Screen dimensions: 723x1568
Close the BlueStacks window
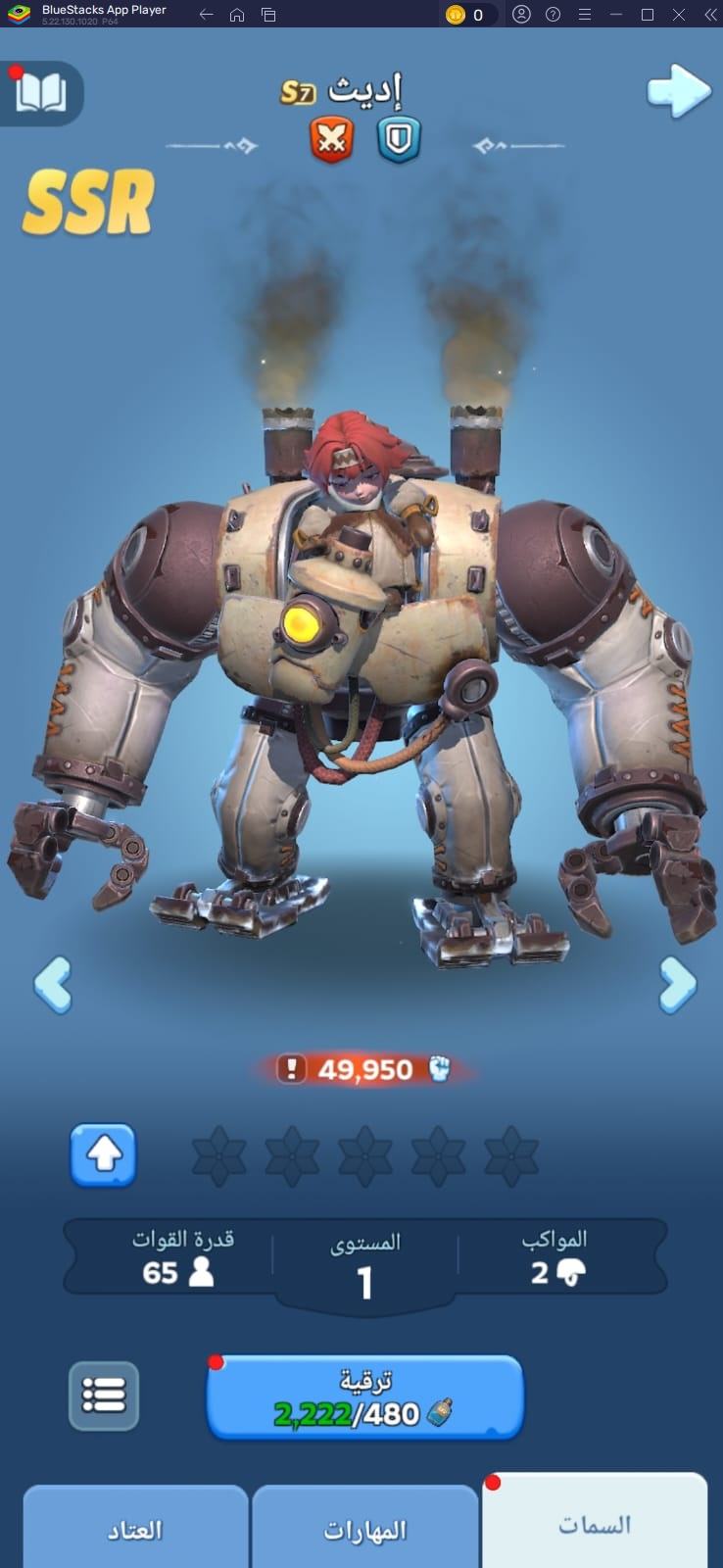coord(677,15)
